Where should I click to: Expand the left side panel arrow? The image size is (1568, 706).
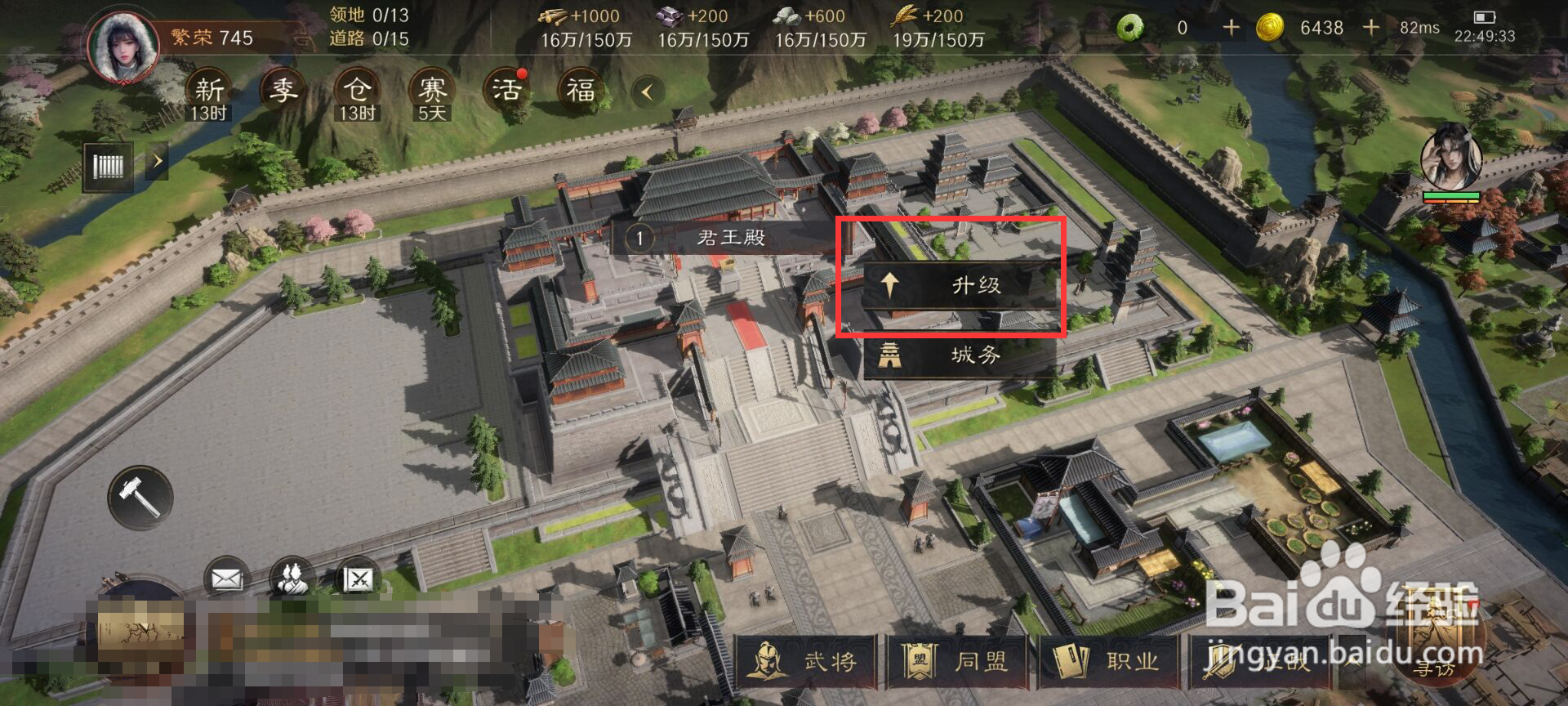pyautogui.click(x=157, y=161)
